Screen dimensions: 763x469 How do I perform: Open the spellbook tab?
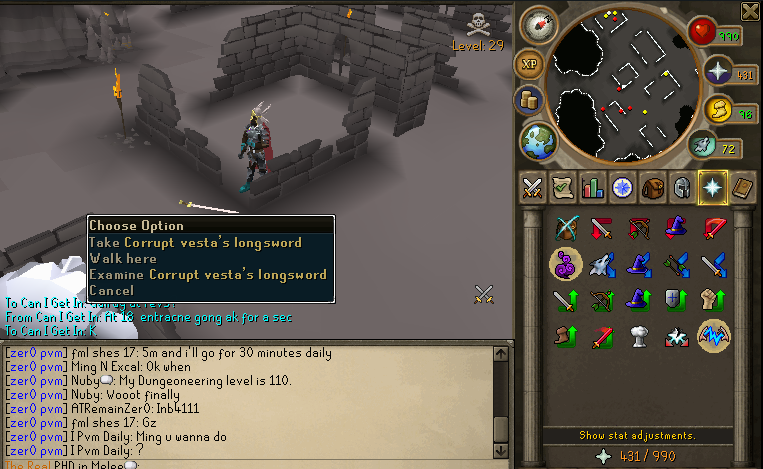pos(742,187)
